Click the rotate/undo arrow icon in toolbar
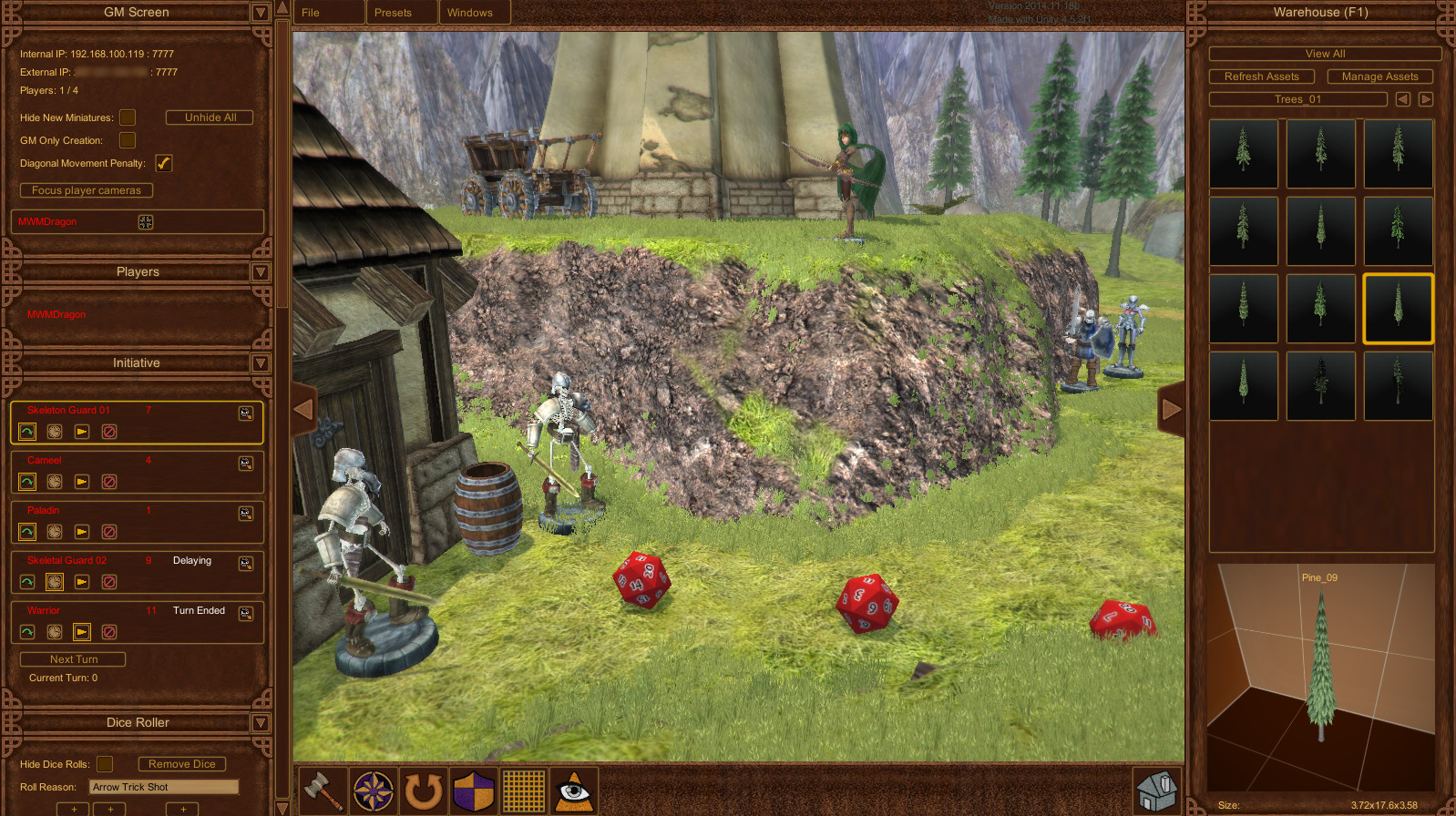The height and width of the screenshot is (816, 1456). point(421,790)
